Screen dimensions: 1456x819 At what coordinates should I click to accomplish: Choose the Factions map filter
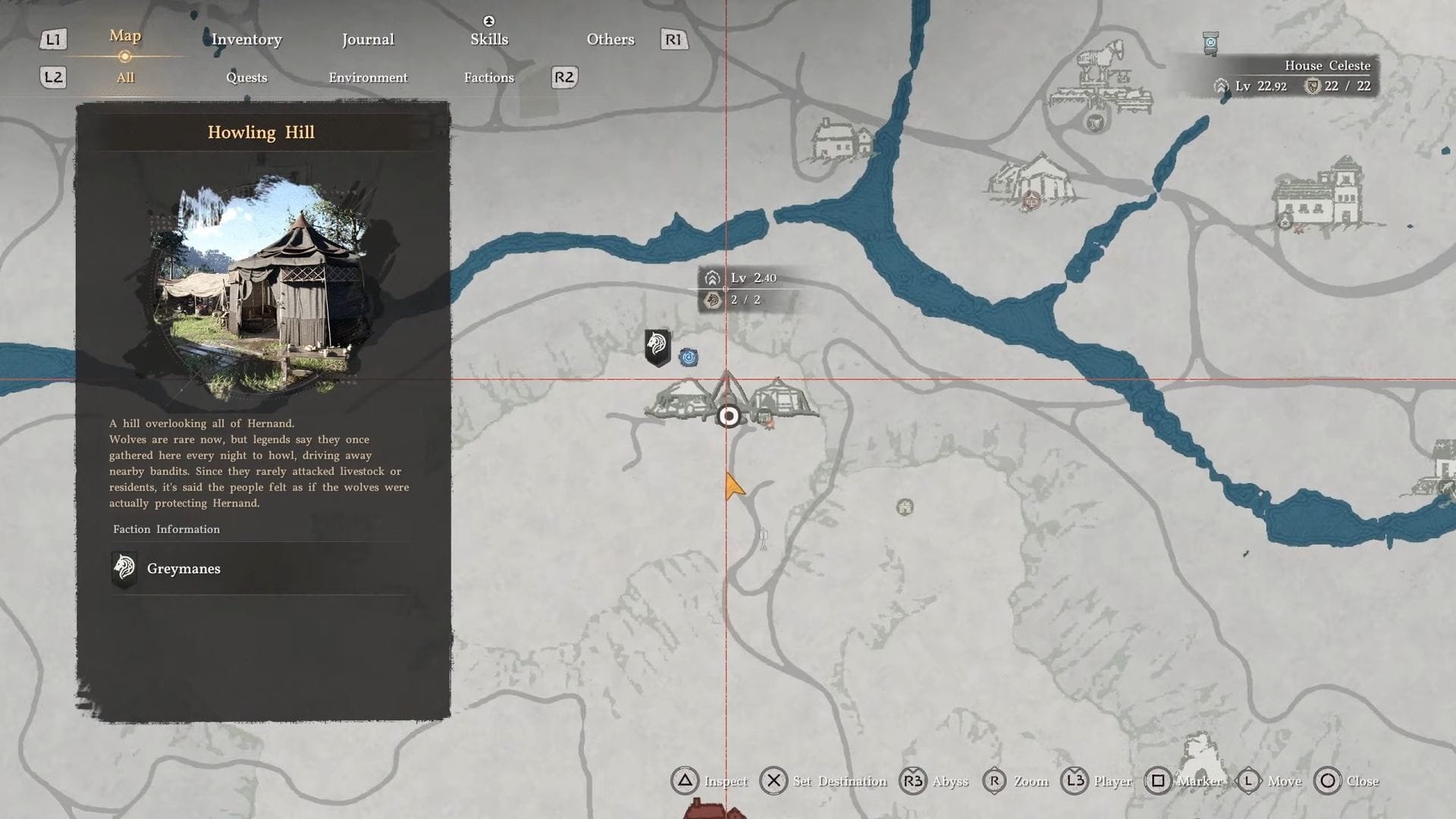click(x=488, y=77)
